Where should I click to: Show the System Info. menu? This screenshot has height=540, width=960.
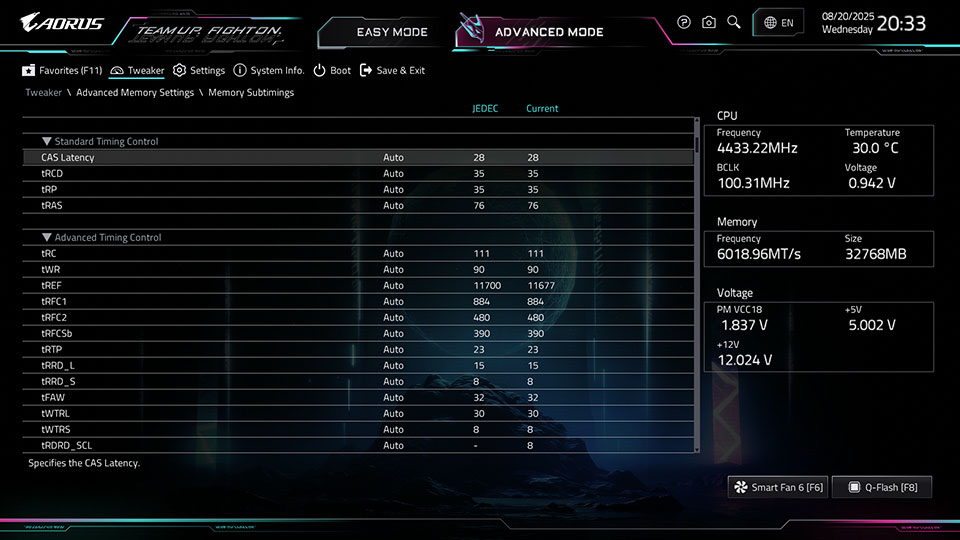click(x=269, y=71)
